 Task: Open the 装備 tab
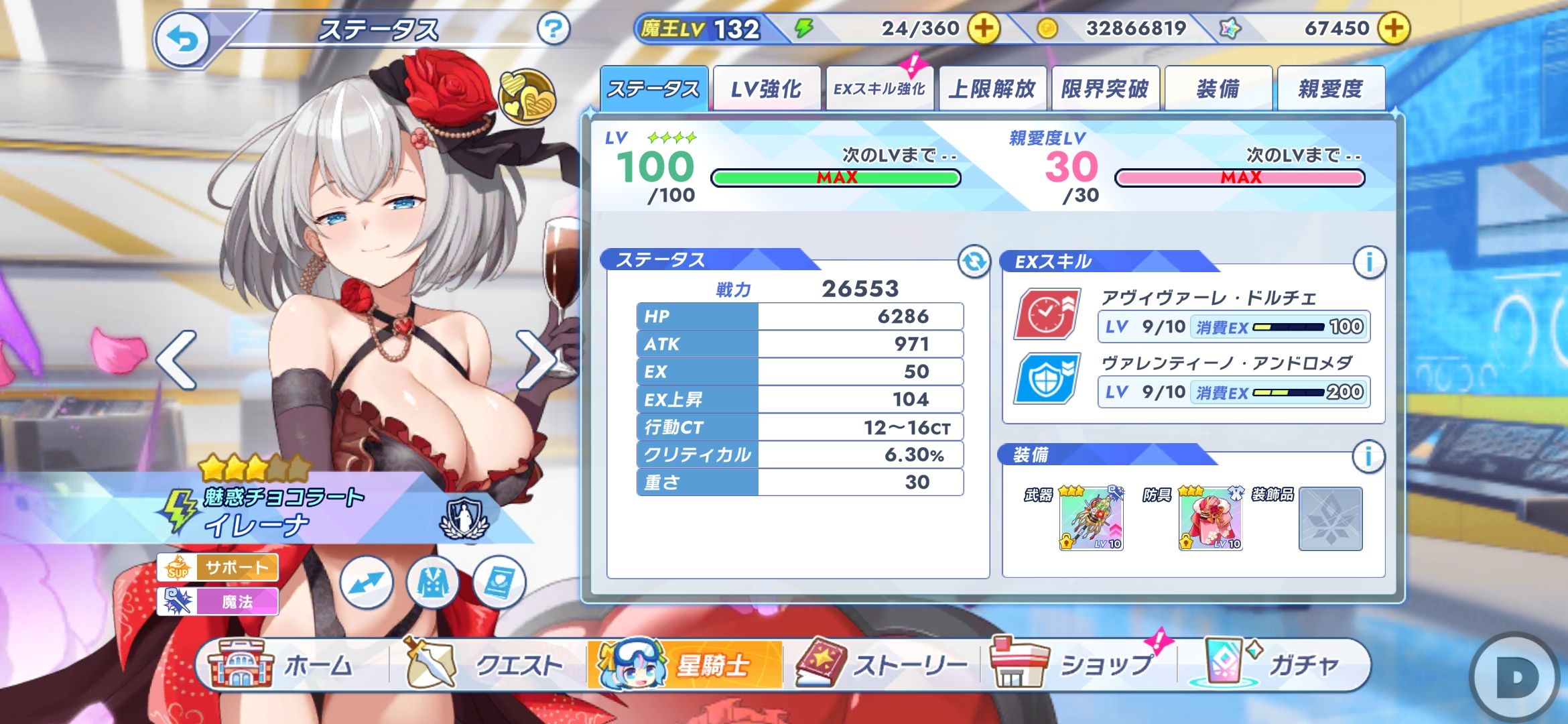pos(1218,88)
